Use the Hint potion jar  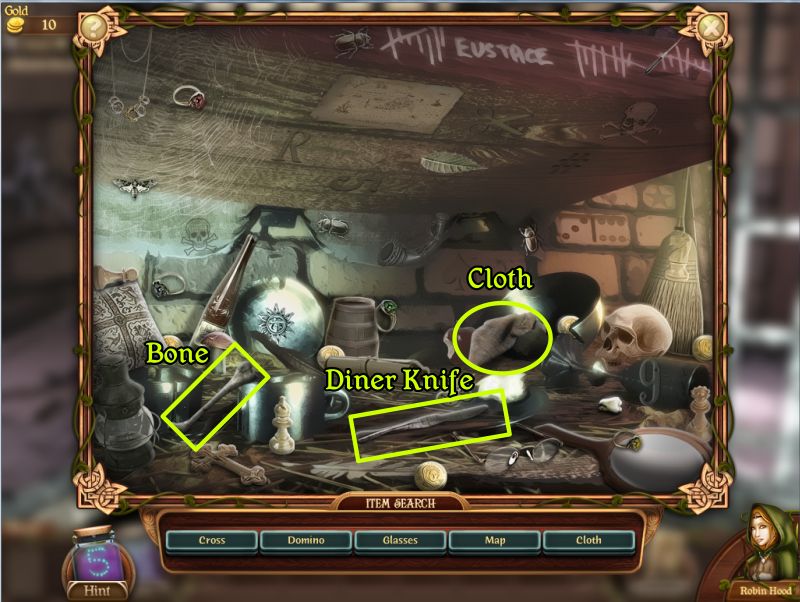click(96, 559)
